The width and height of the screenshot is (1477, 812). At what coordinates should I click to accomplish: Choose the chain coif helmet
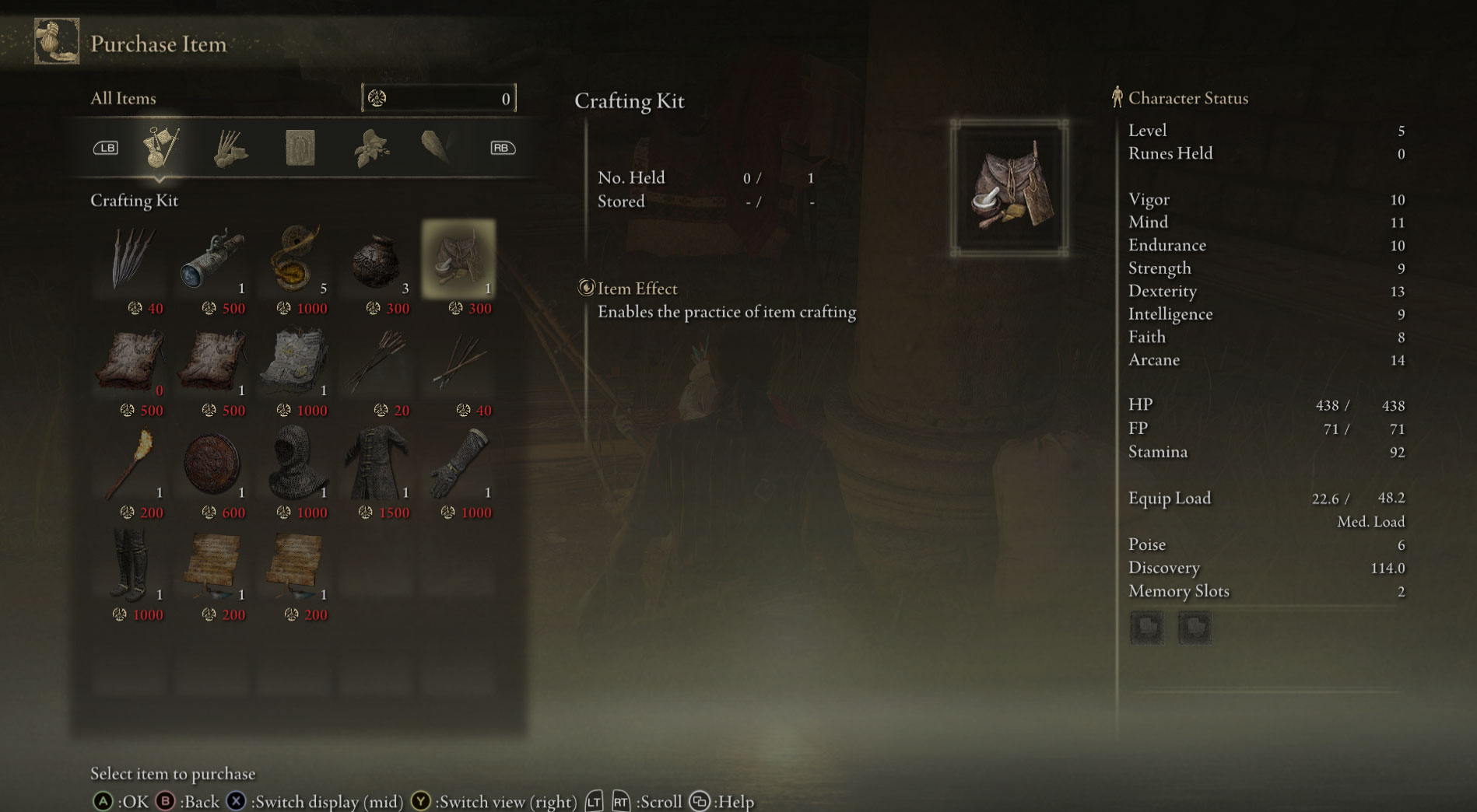(x=294, y=464)
